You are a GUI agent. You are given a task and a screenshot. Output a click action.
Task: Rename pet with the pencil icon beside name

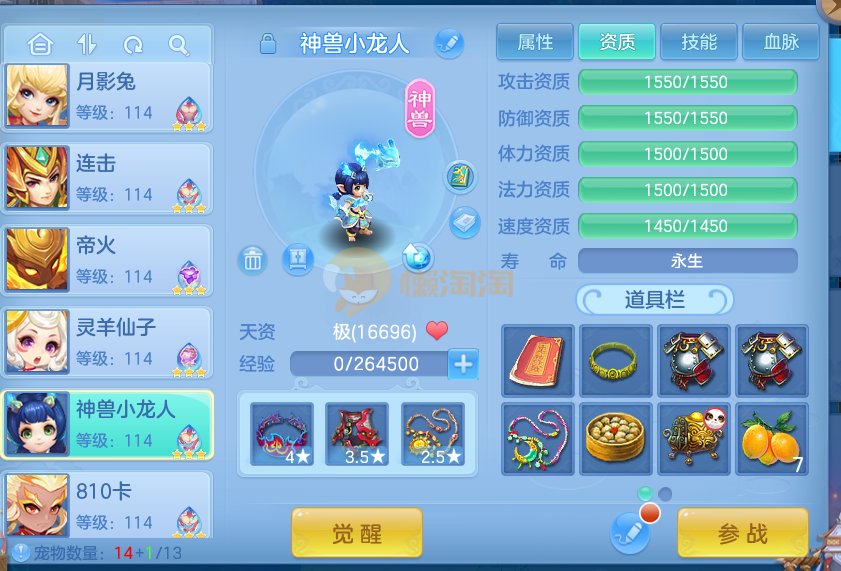click(x=449, y=43)
